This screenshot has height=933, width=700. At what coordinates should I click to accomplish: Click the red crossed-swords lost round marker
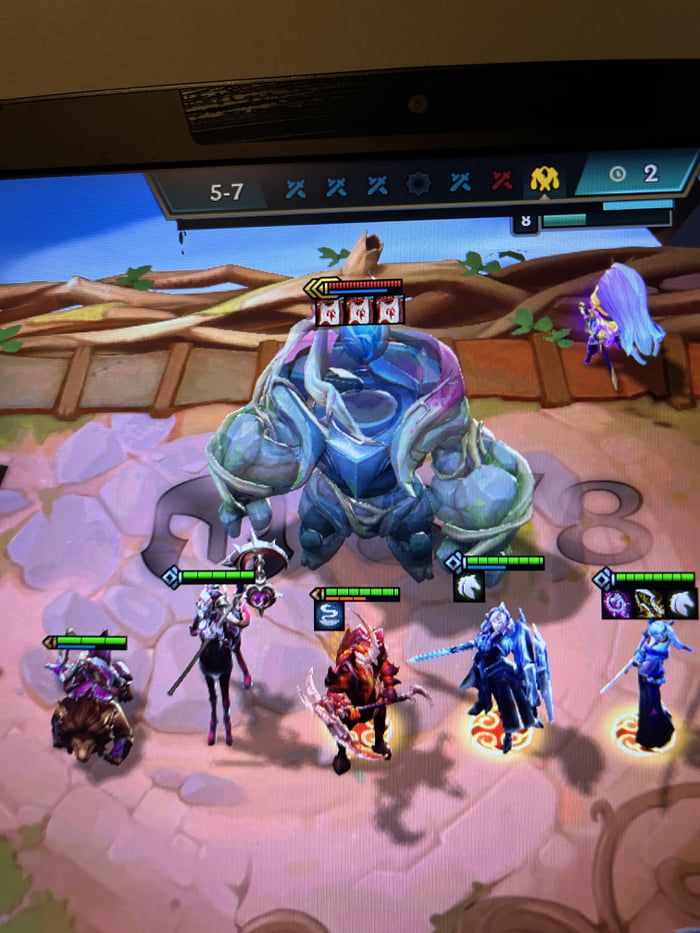coord(502,183)
